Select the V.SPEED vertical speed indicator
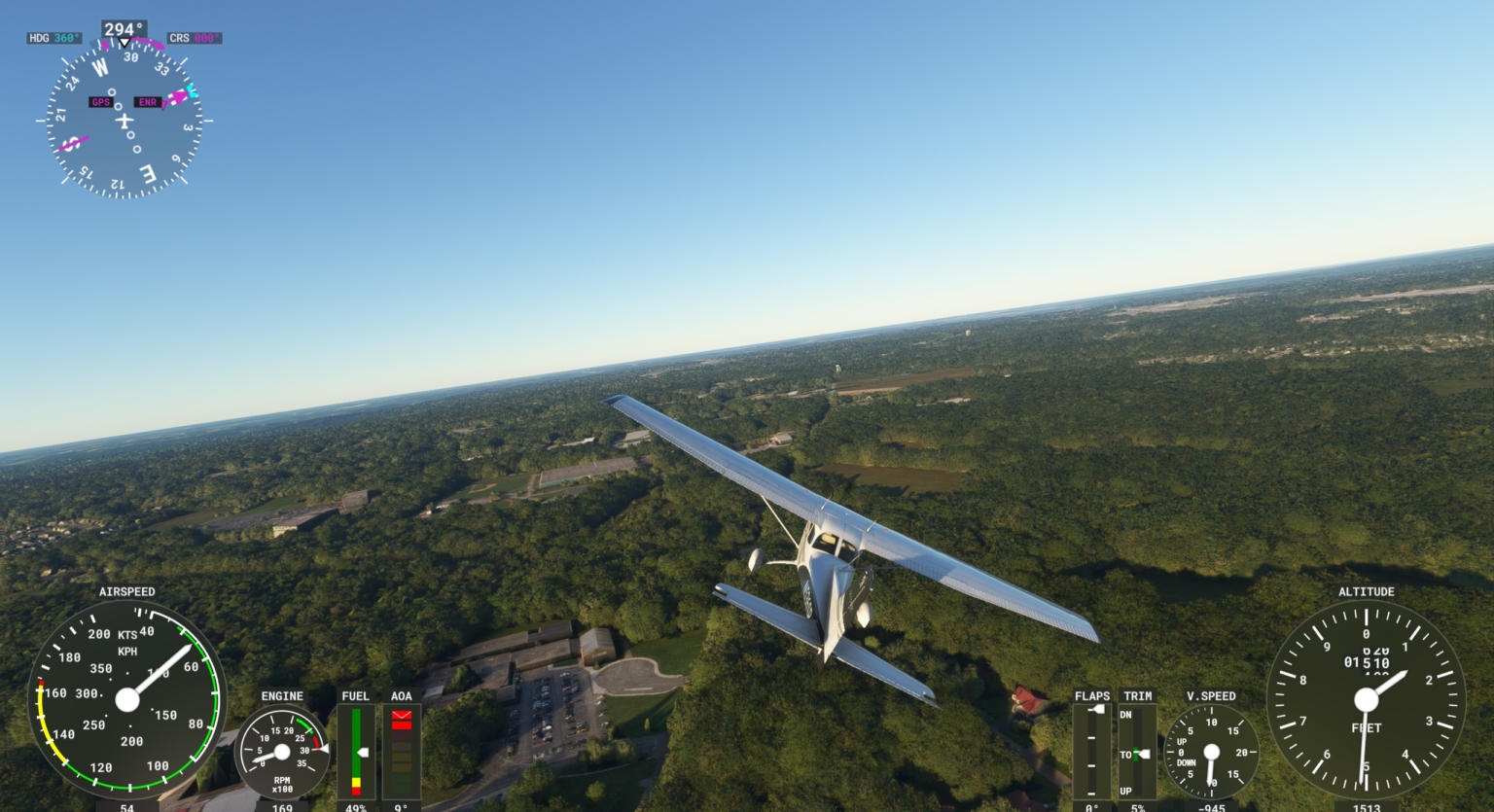This screenshot has height=812, width=1494. pyautogui.click(x=1210, y=751)
